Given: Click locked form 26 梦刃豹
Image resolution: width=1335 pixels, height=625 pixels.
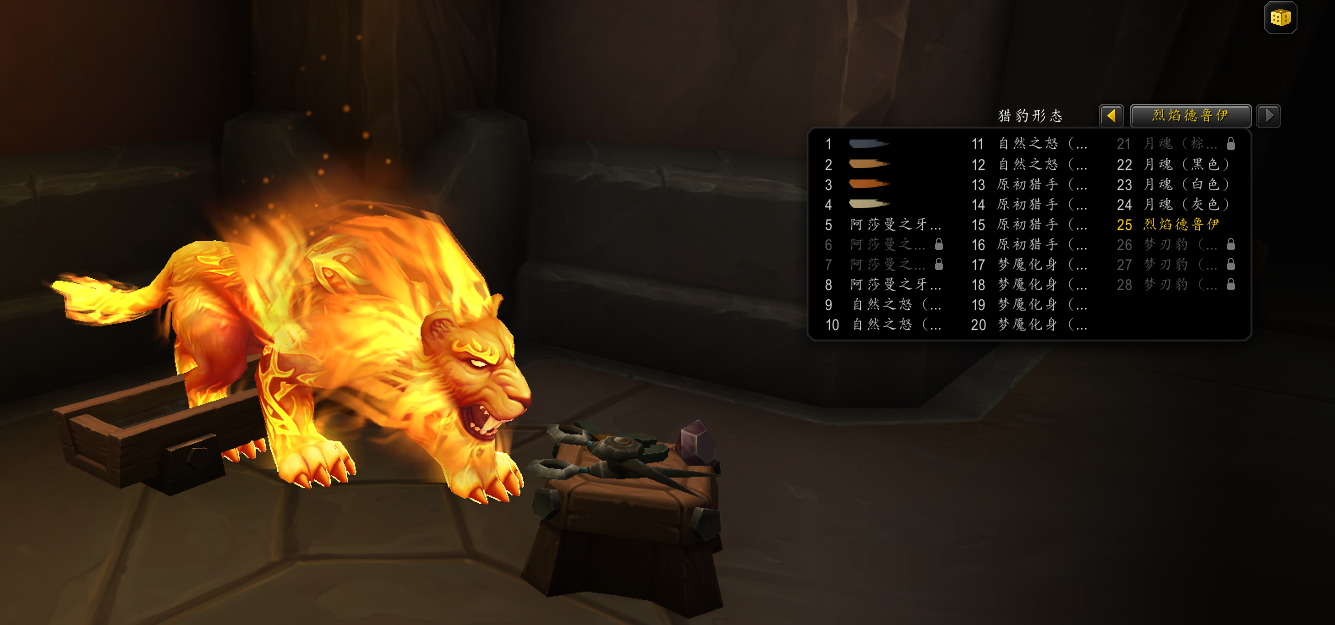Looking at the screenshot, I should click(x=1176, y=244).
